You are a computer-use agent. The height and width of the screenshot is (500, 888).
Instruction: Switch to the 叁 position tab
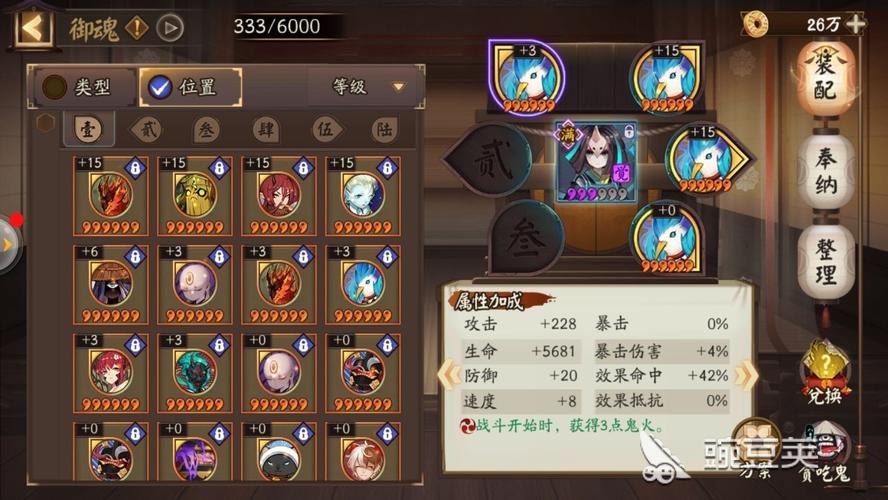(x=206, y=129)
